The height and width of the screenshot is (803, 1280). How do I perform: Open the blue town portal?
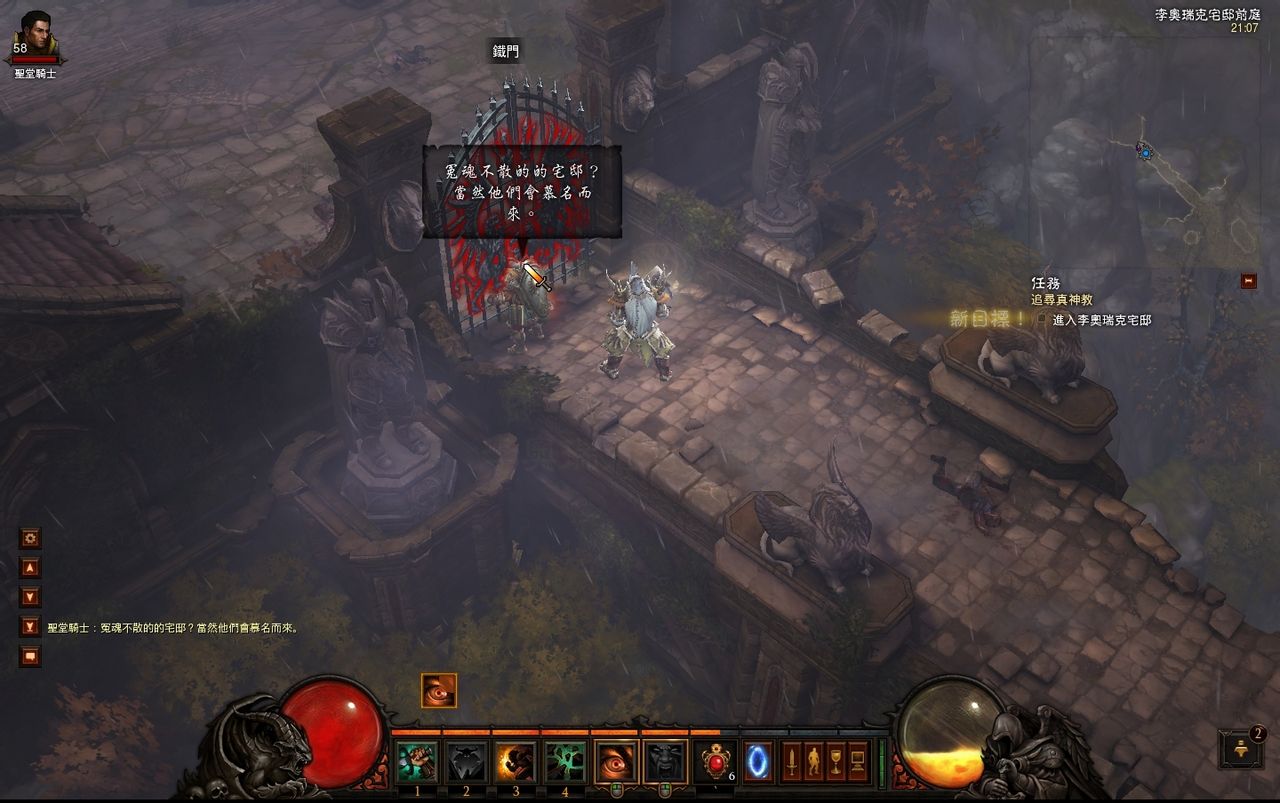click(x=759, y=762)
